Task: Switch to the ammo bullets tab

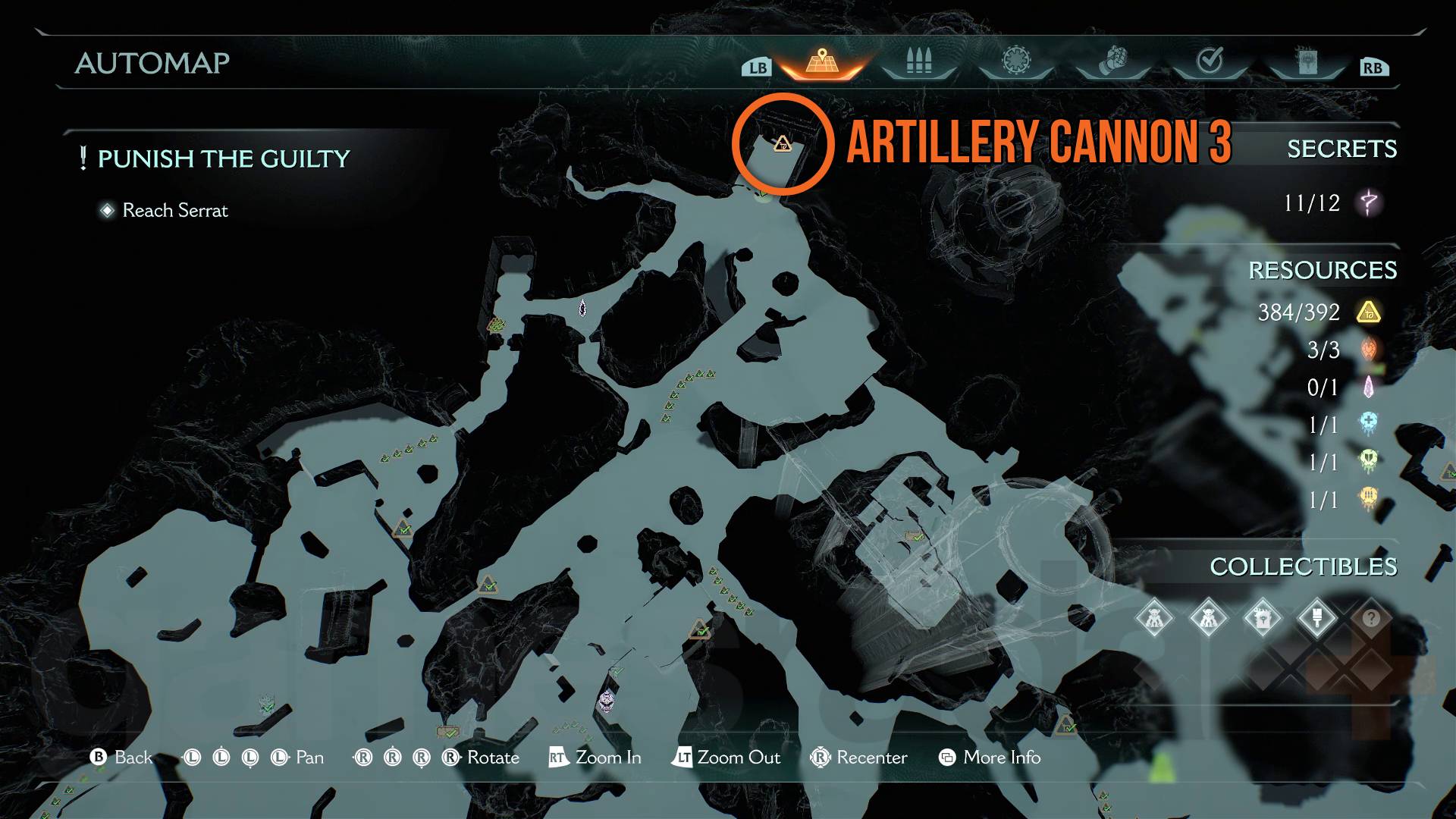Action: (918, 61)
